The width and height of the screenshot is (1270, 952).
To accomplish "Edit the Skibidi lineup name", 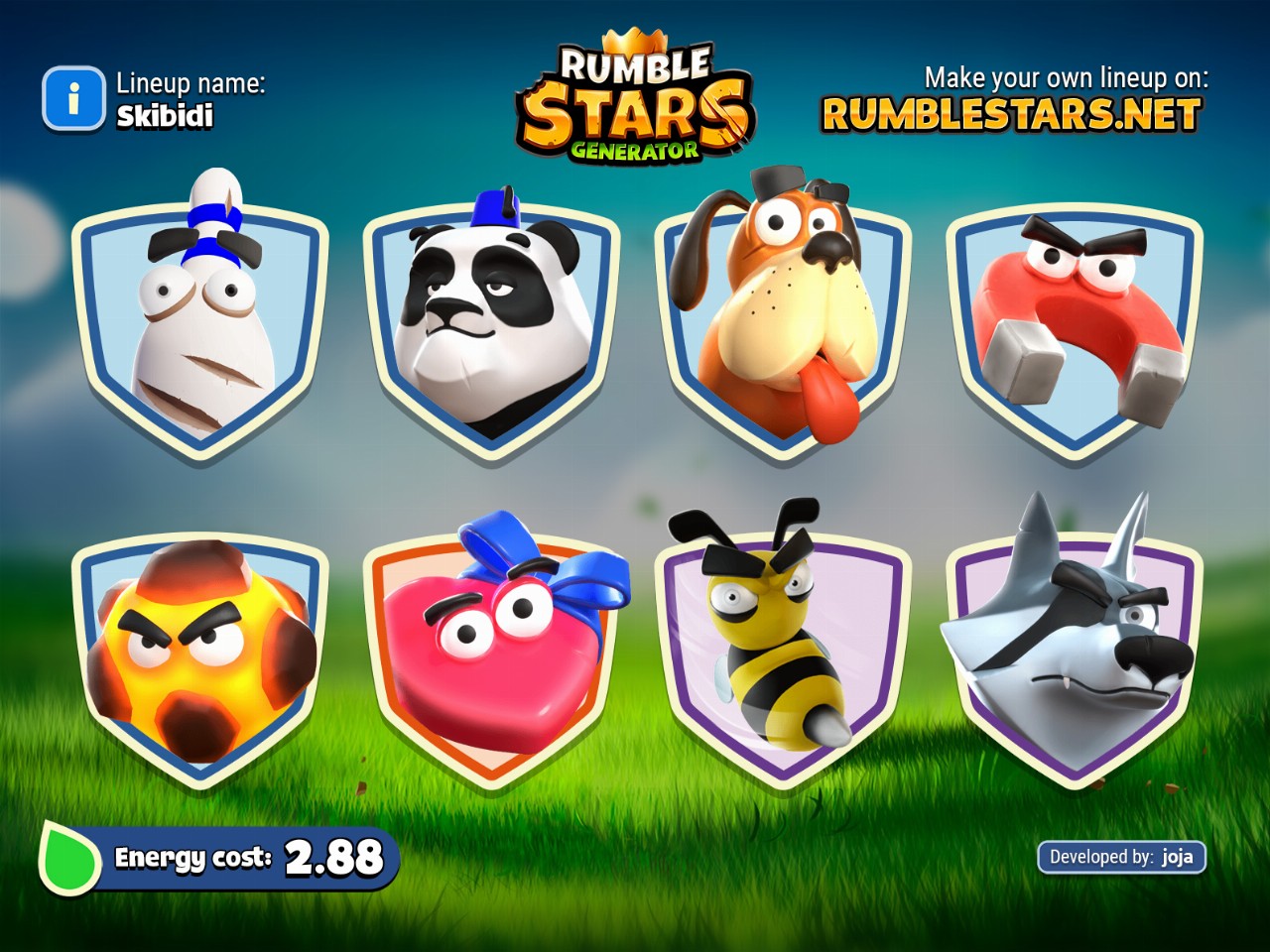I will pyautogui.click(x=165, y=116).
